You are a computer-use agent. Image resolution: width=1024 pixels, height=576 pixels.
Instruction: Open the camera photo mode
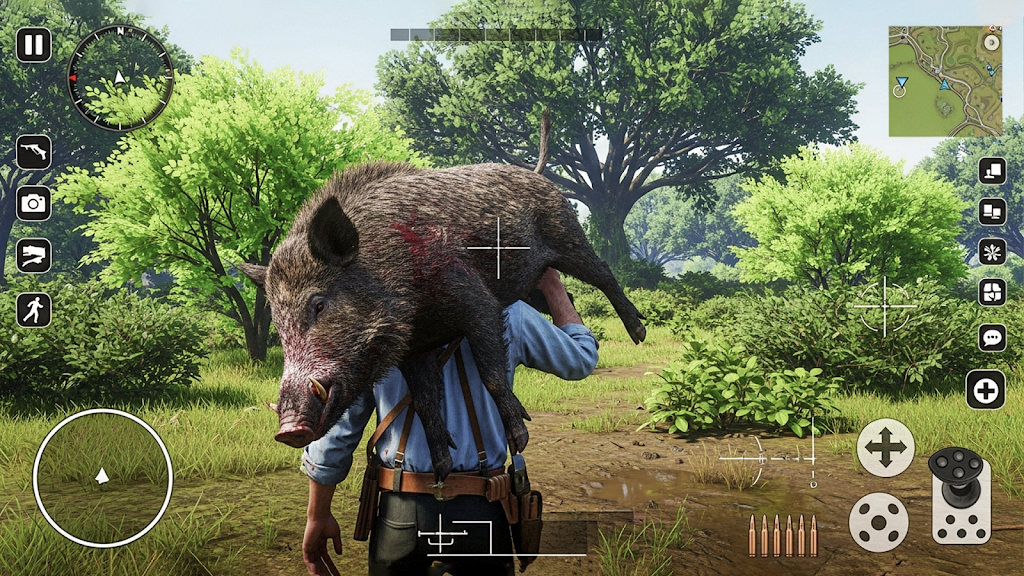click(x=33, y=203)
